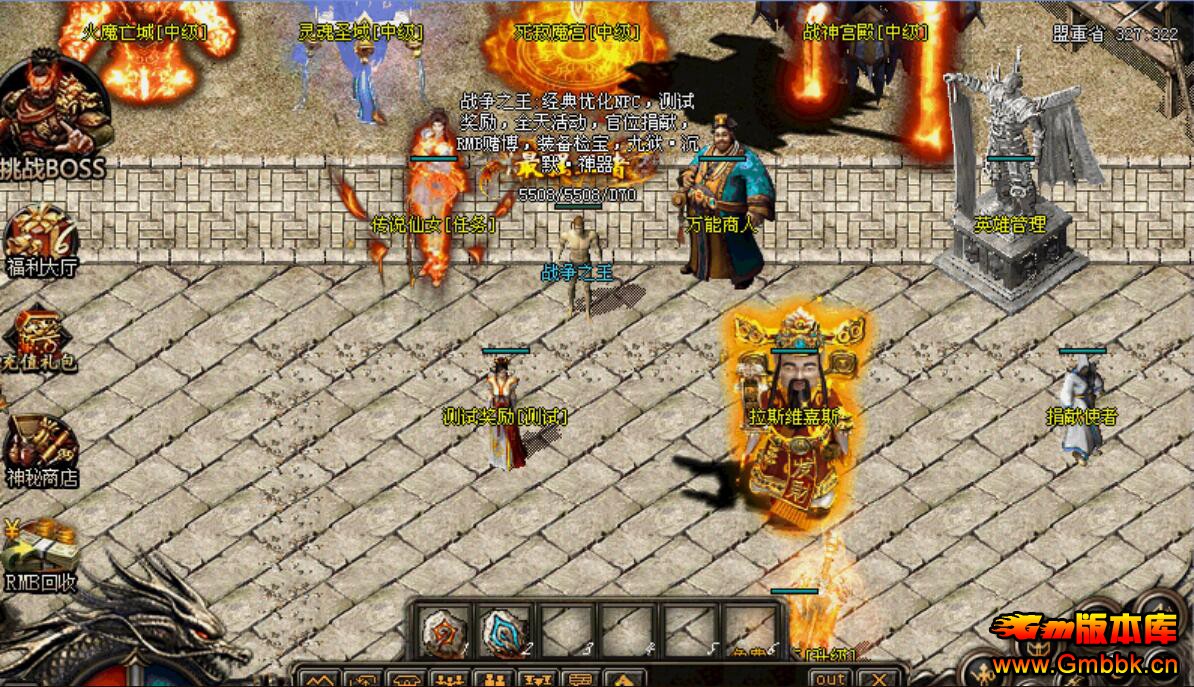Image resolution: width=1194 pixels, height=687 pixels.
Task: Click the X button on the bottom bar
Action: tap(878, 677)
